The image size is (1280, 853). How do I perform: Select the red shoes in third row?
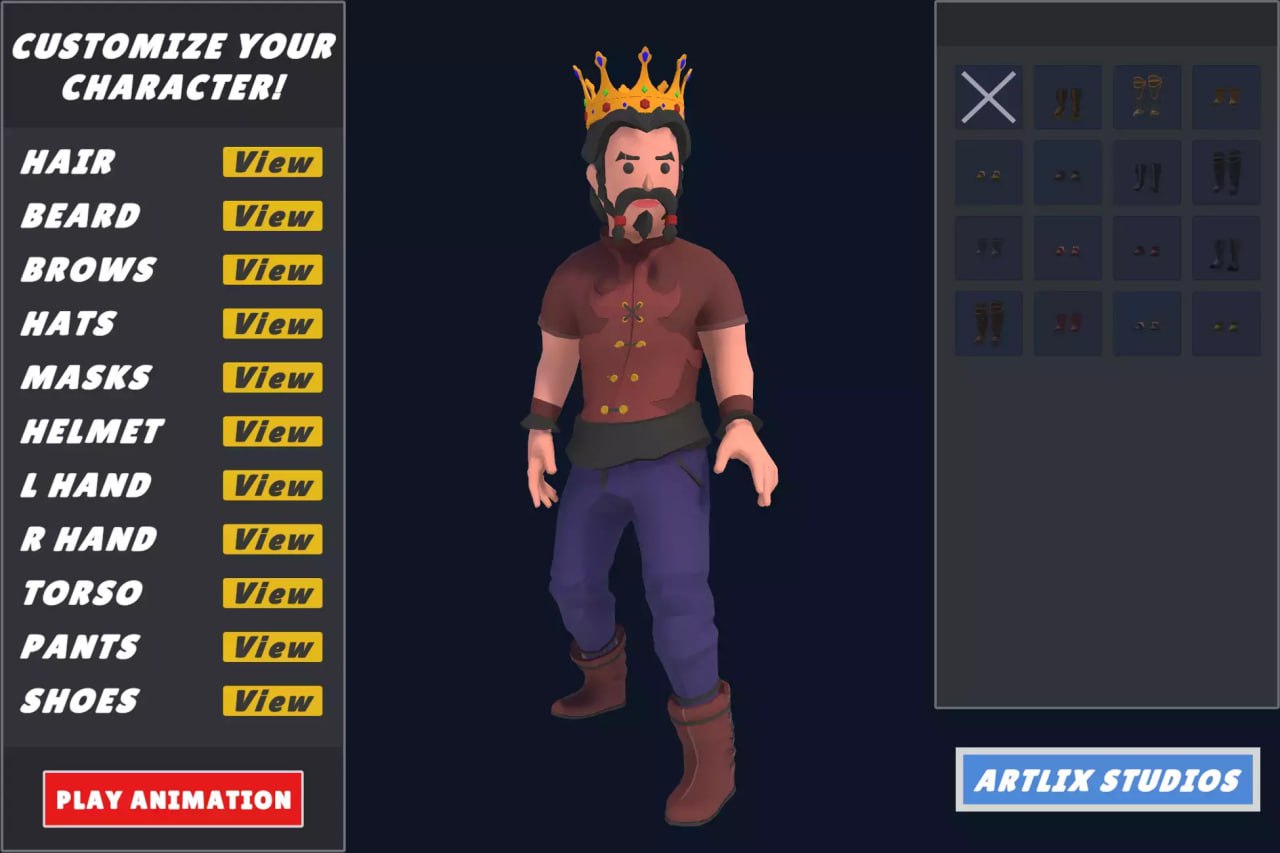(x=1067, y=249)
